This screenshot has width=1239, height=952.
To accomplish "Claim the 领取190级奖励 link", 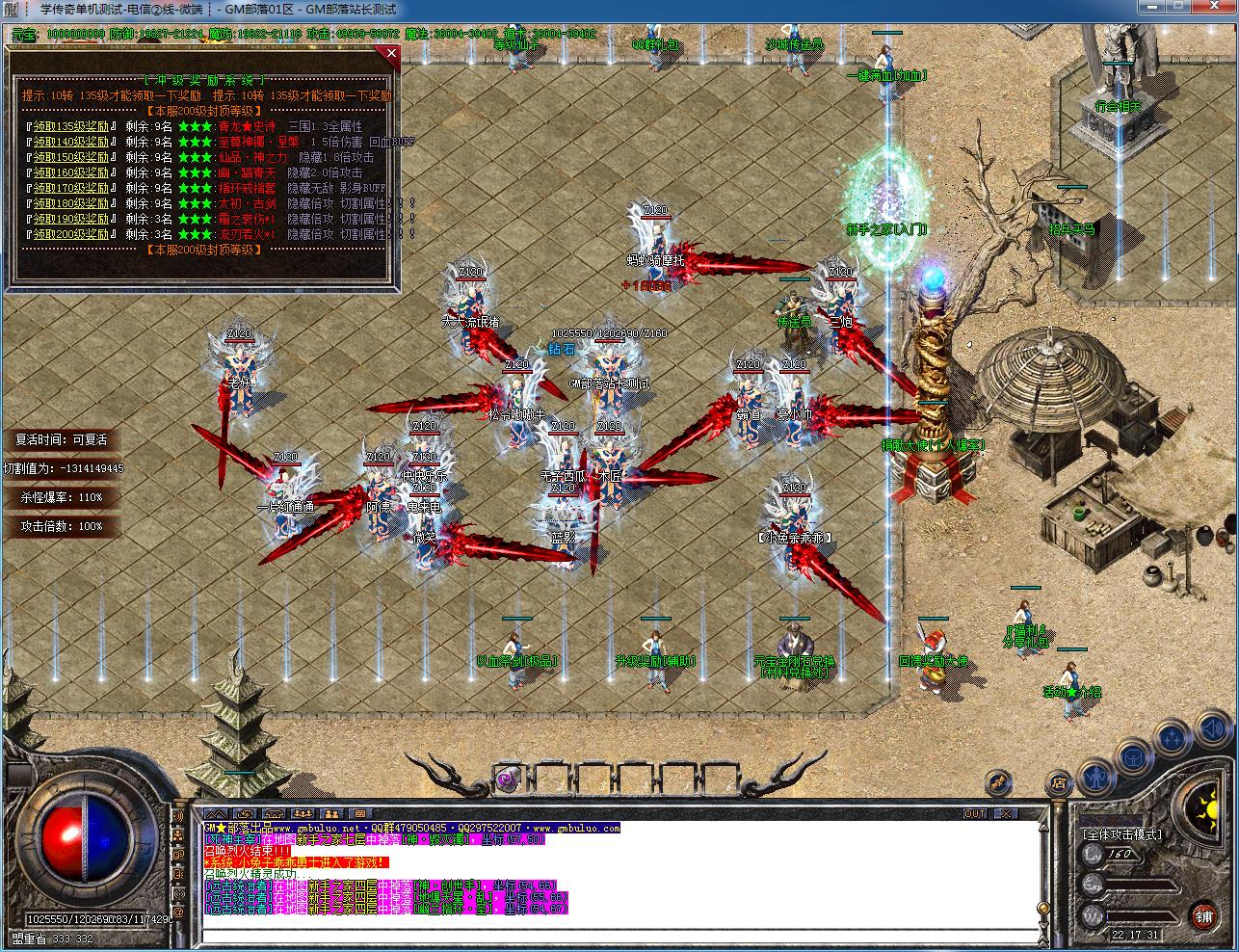I will [71, 219].
